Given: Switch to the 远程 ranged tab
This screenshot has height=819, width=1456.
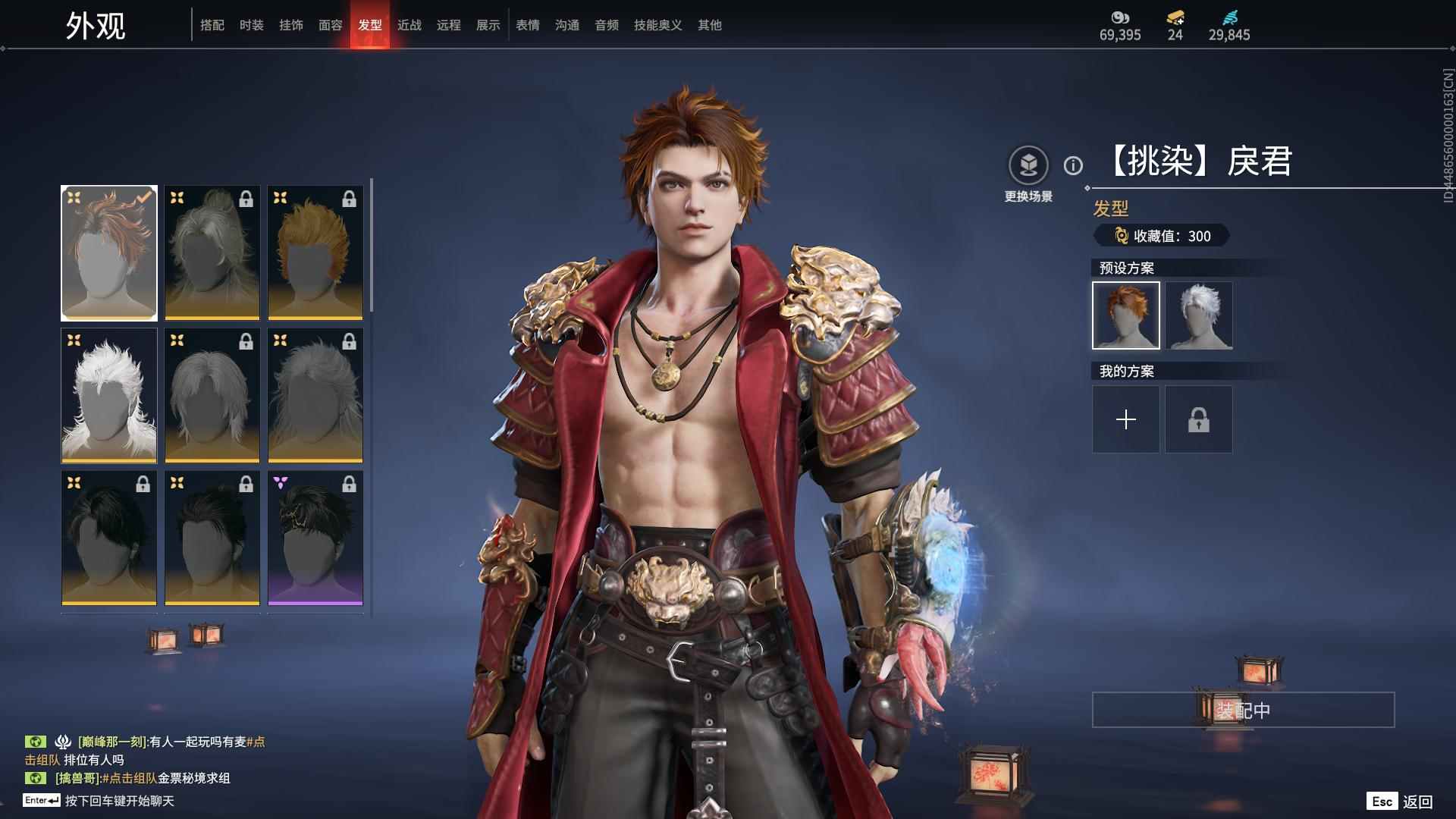Looking at the screenshot, I should (449, 25).
